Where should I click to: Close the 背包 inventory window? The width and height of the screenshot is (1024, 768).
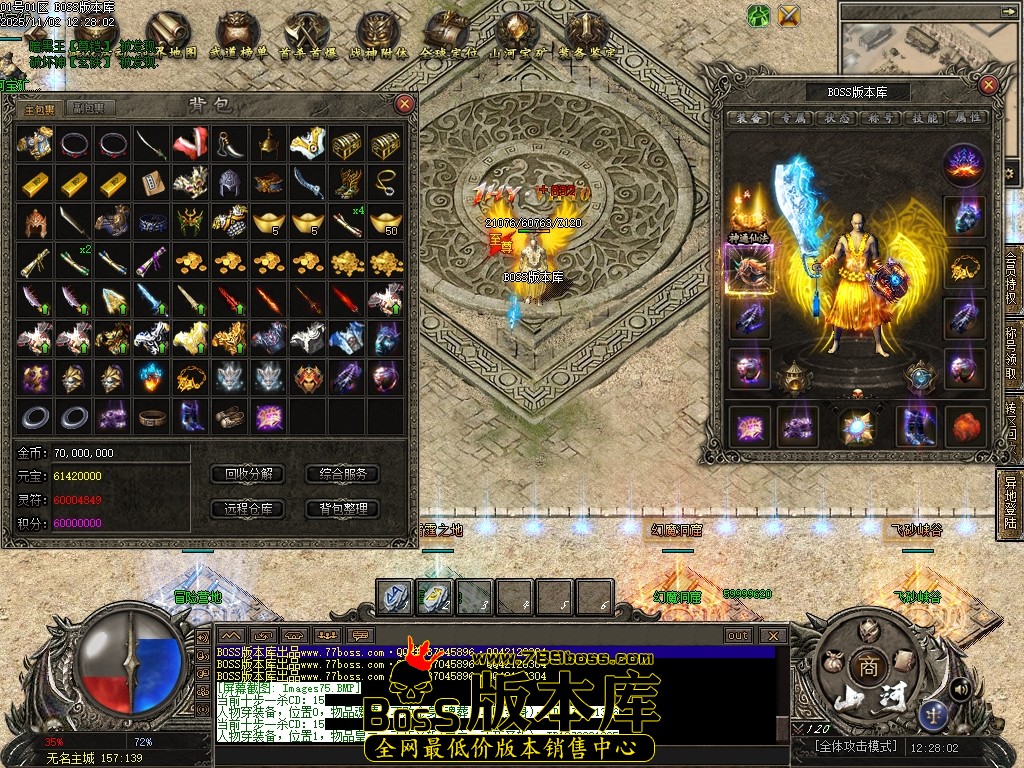404,104
